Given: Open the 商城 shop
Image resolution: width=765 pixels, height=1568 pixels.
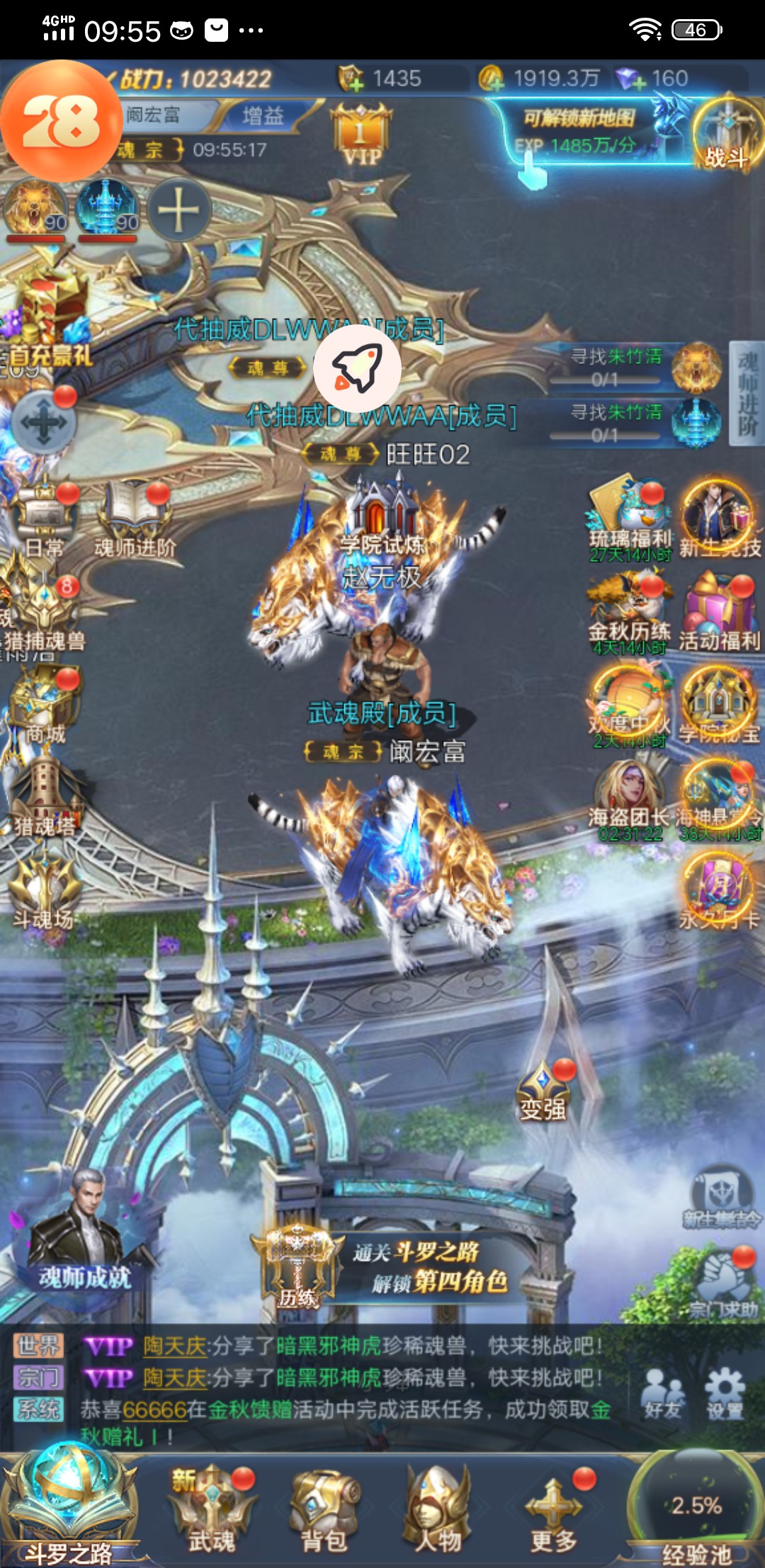Looking at the screenshot, I should (44, 708).
